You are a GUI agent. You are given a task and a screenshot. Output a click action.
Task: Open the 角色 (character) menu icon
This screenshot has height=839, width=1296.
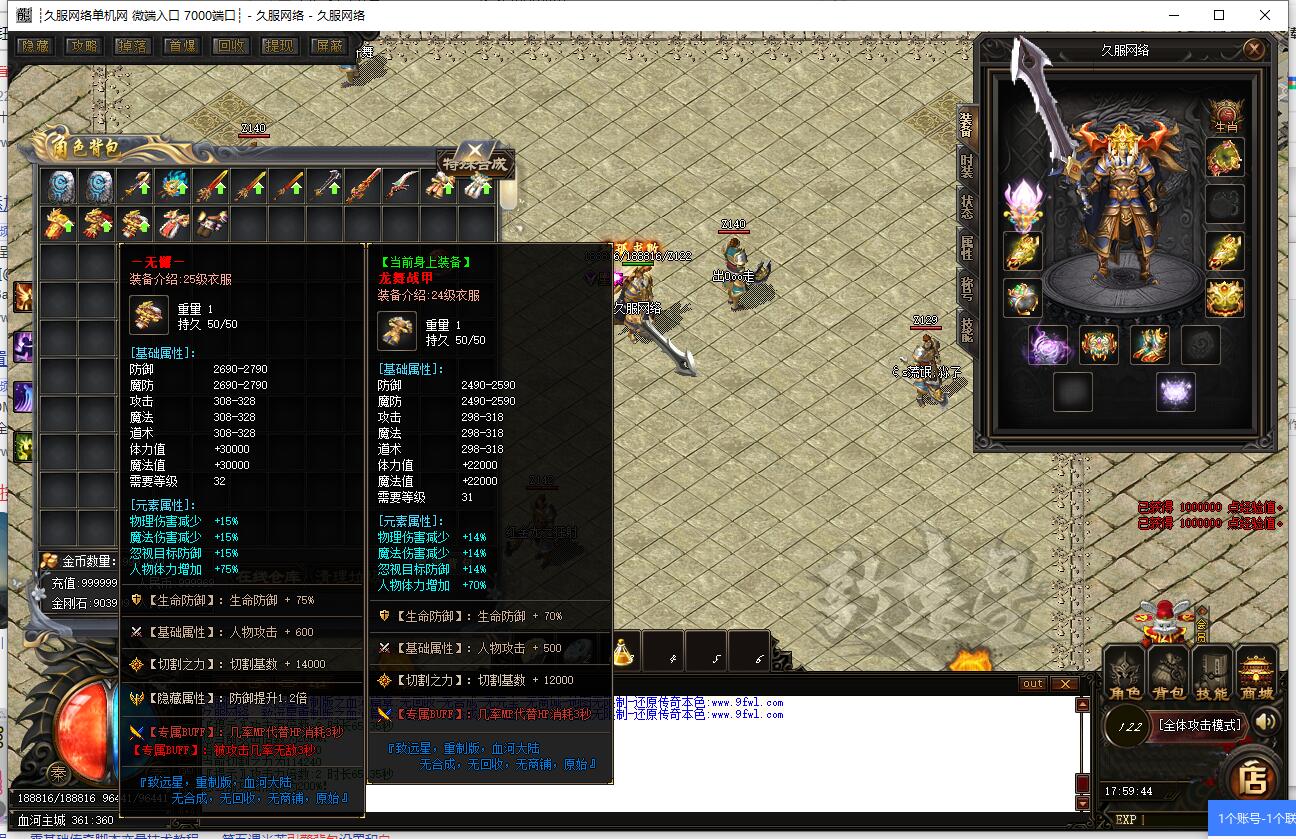[x=1125, y=673]
